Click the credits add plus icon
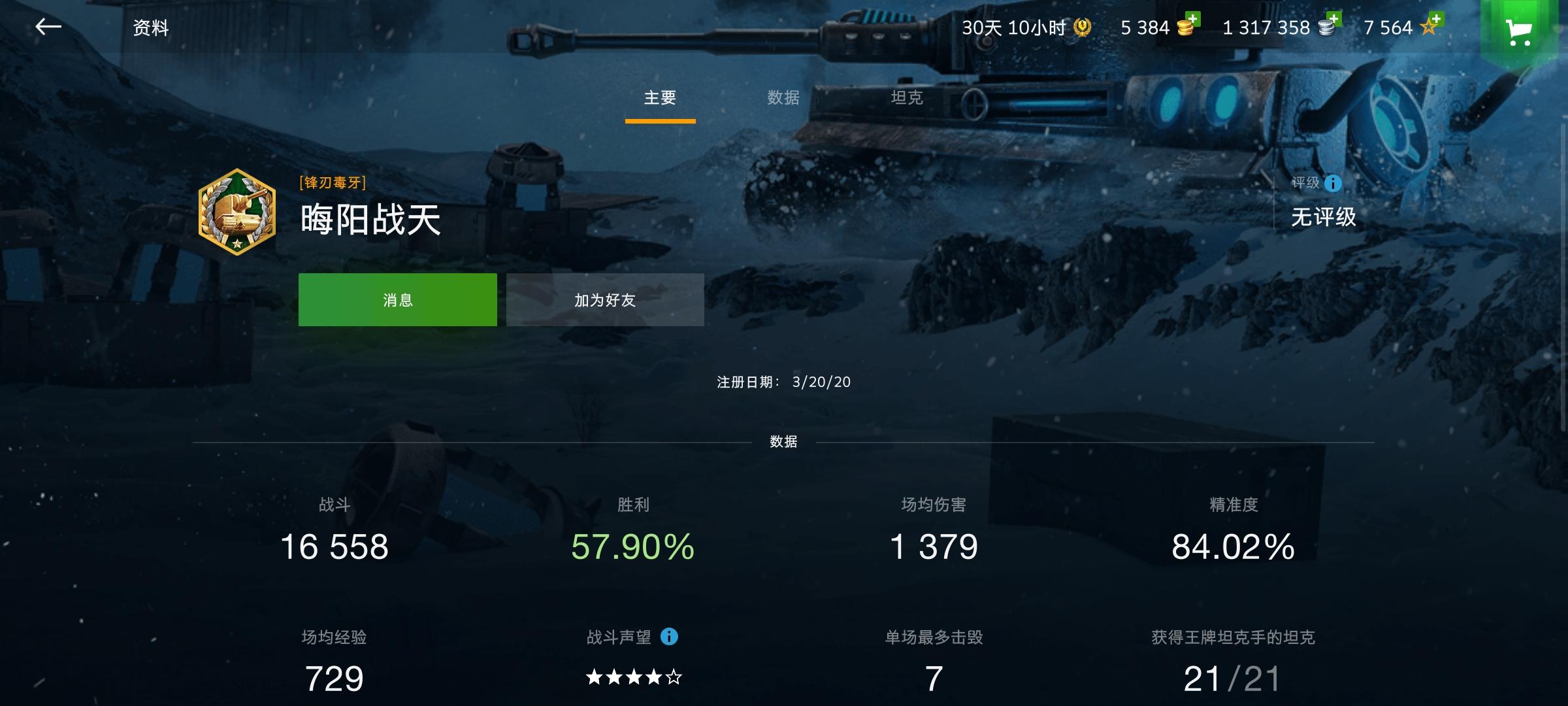1568x706 pixels. click(x=1335, y=20)
